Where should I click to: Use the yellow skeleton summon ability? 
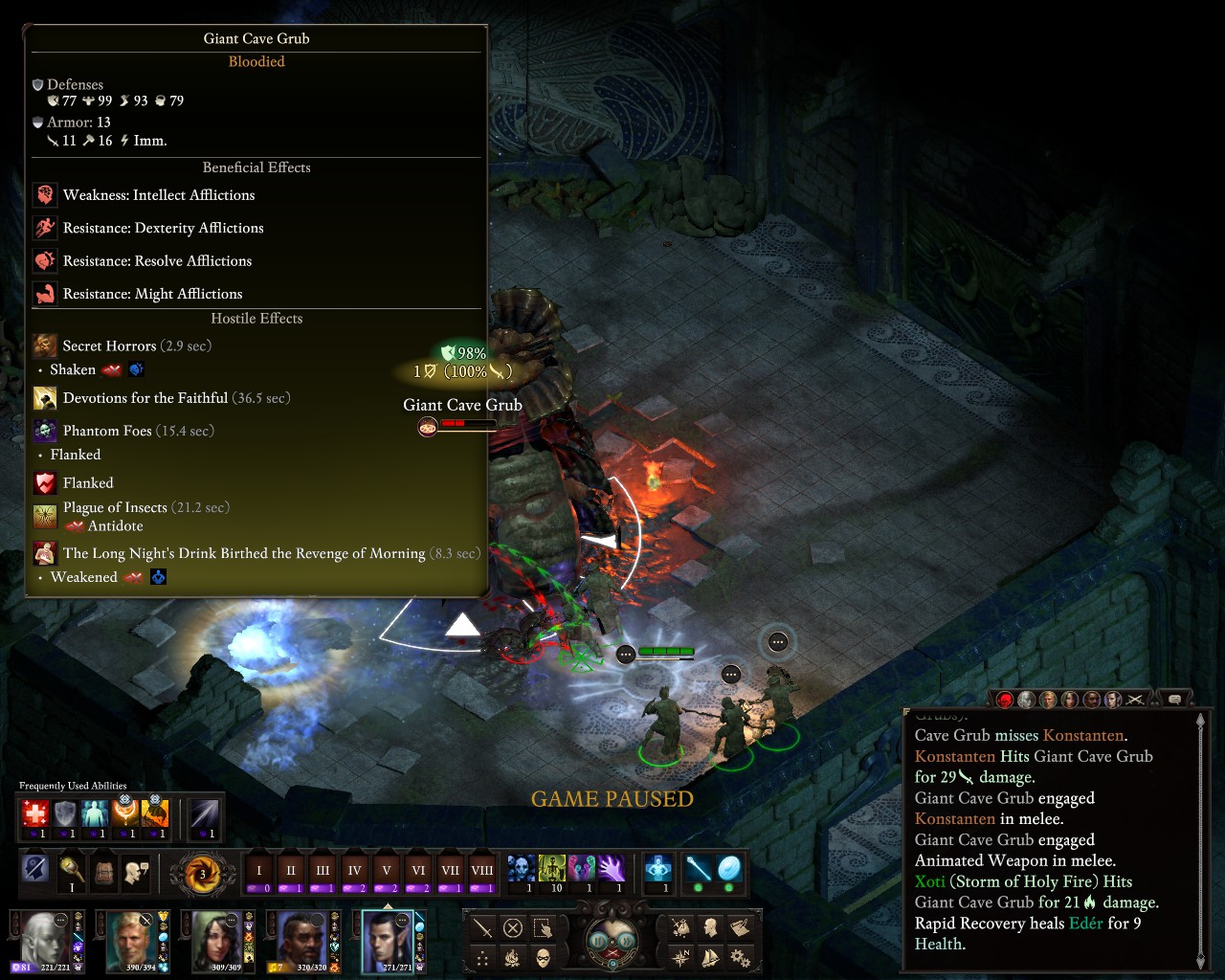pyautogui.click(x=552, y=869)
